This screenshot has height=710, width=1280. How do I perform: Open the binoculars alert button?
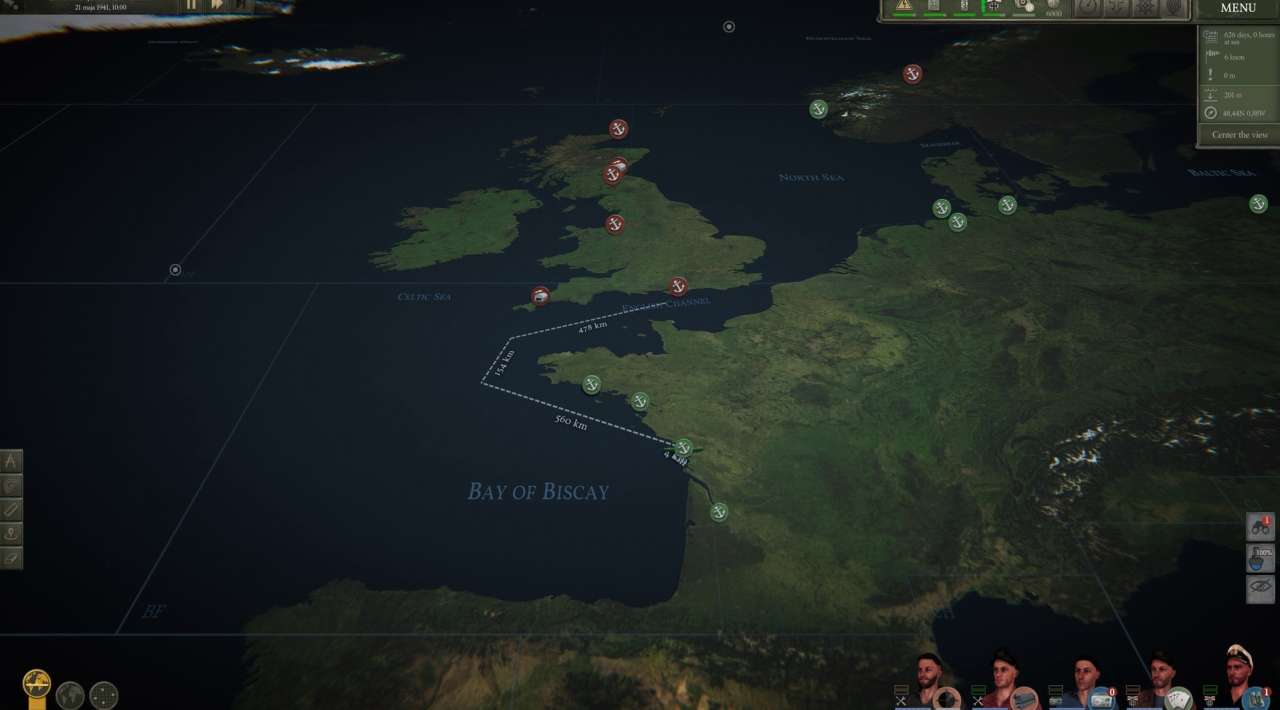(1260, 527)
